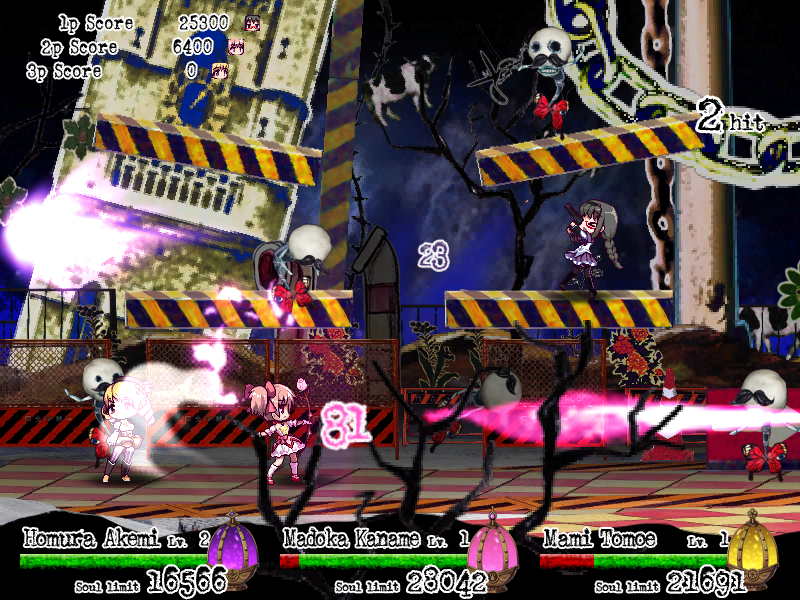
Task: Select the 1p Score character portrait
Action: [x=252, y=22]
